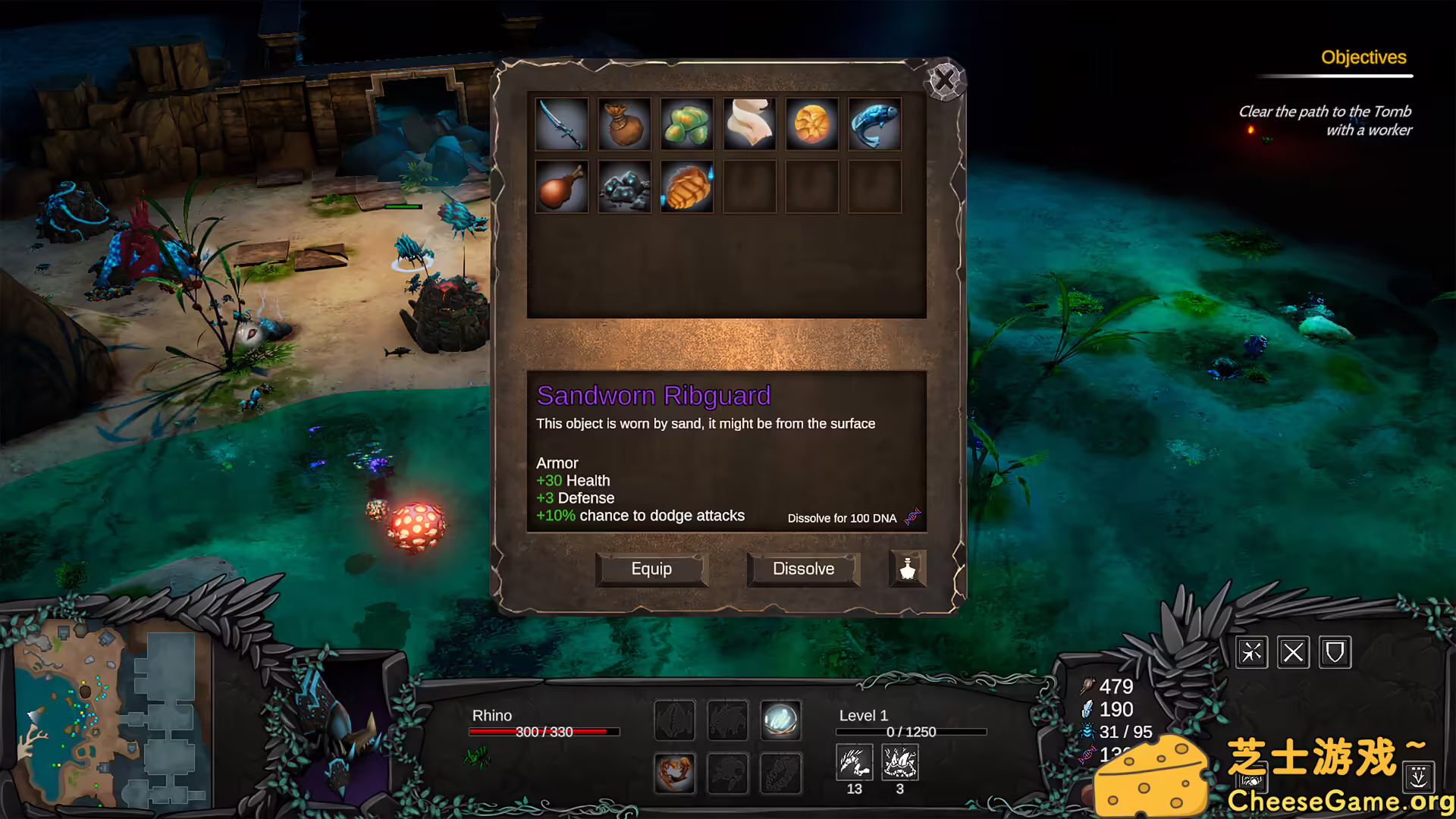Select the orange claw equipment slot
The height and width of the screenshot is (819, 1456).
pos(674,773)
